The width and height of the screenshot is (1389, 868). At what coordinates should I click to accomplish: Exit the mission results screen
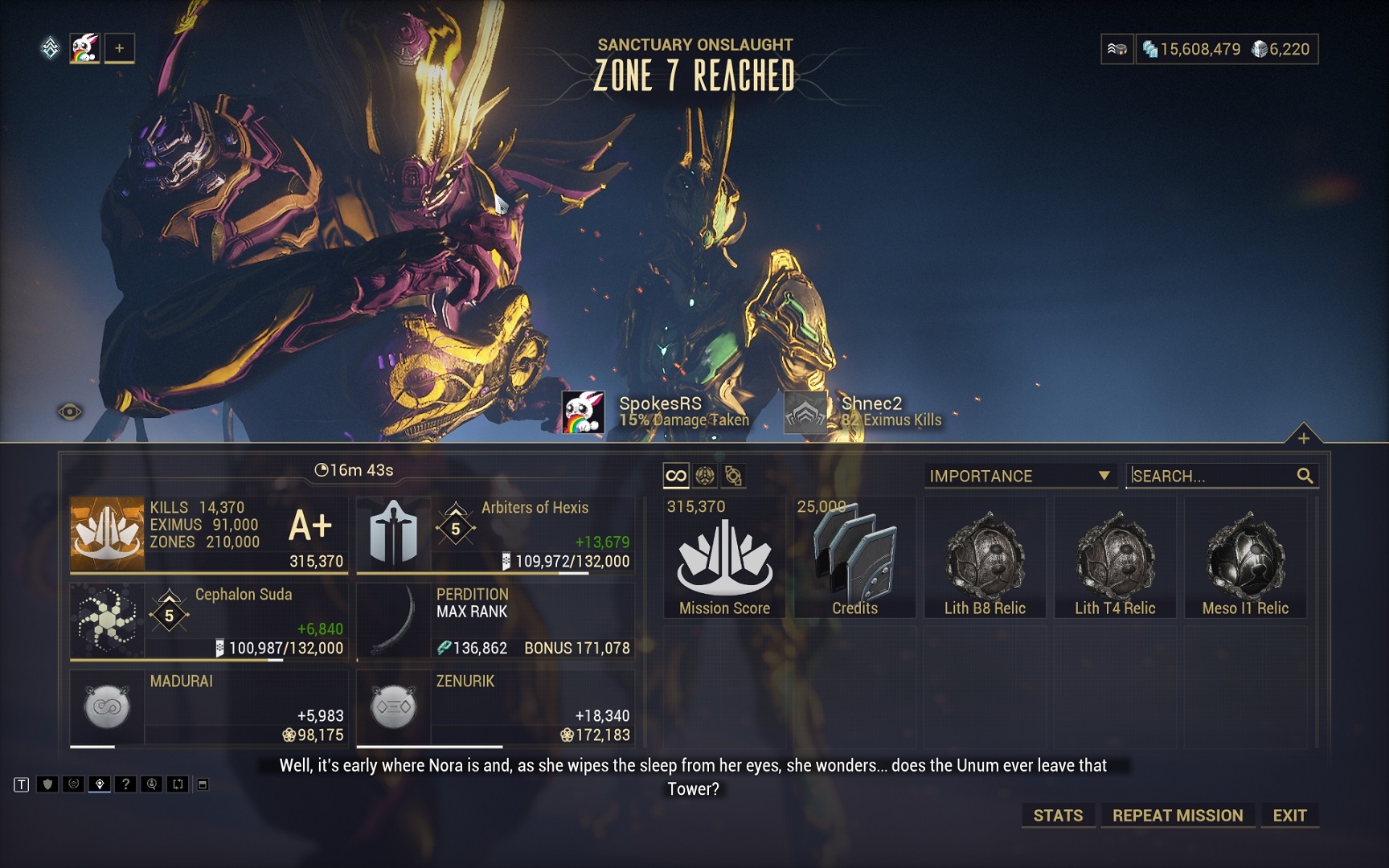click(1289, 815)
